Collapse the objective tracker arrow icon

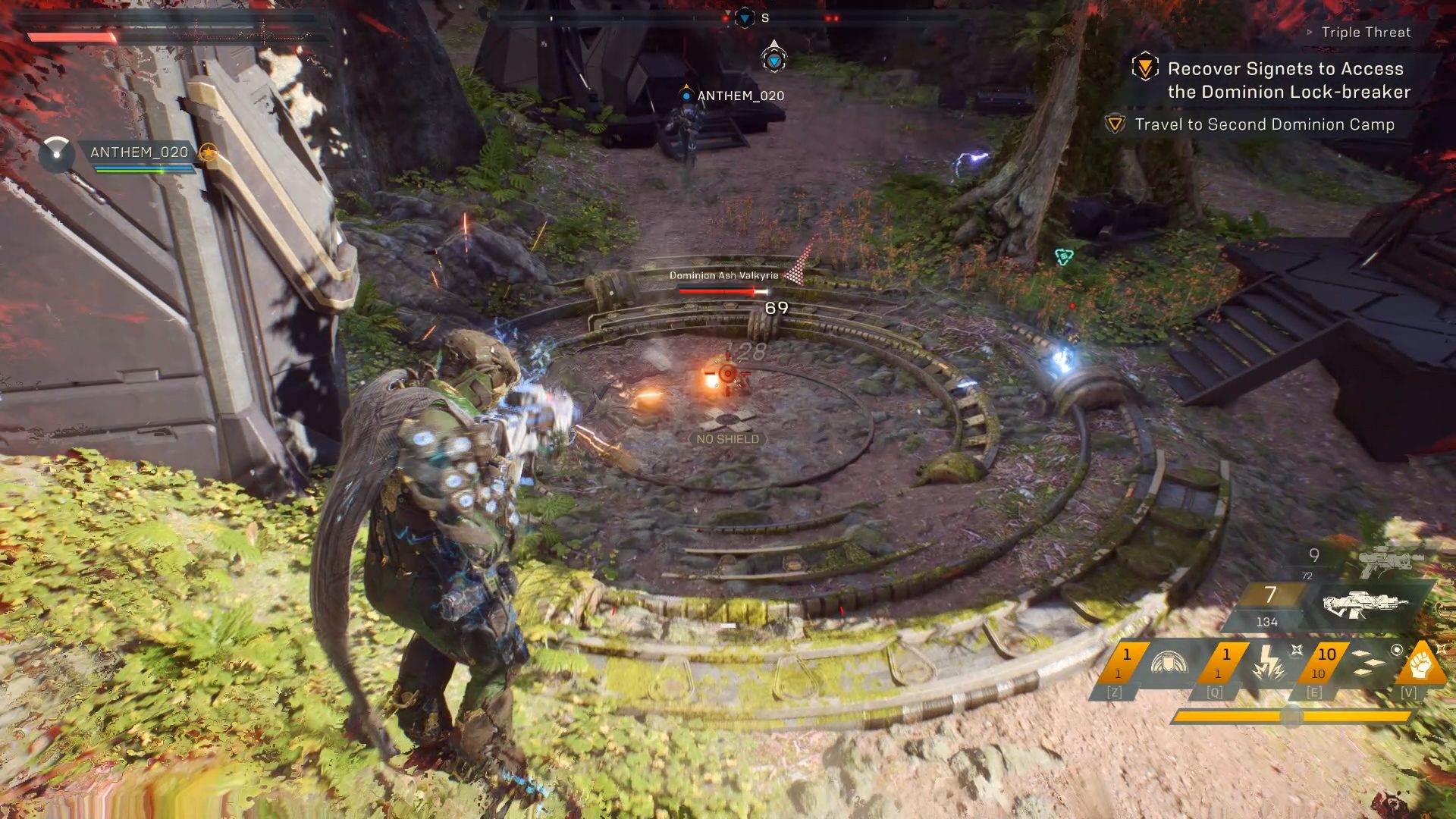click(1310, 32)
